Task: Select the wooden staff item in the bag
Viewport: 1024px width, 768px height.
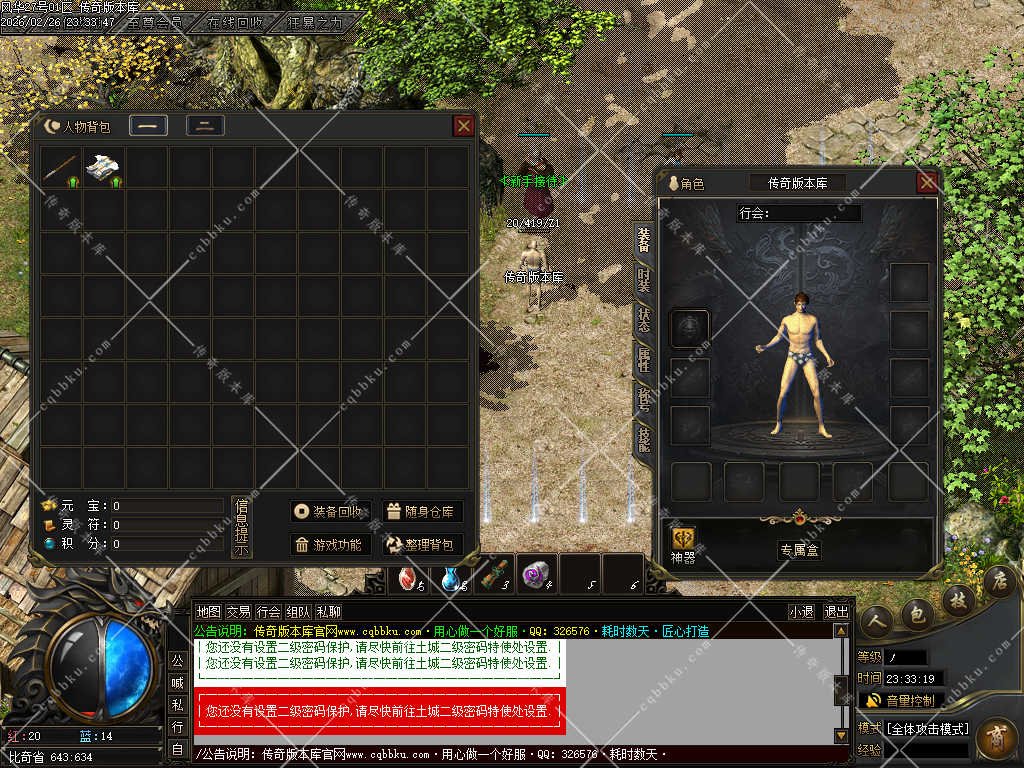Action: [x=61, y=168]
